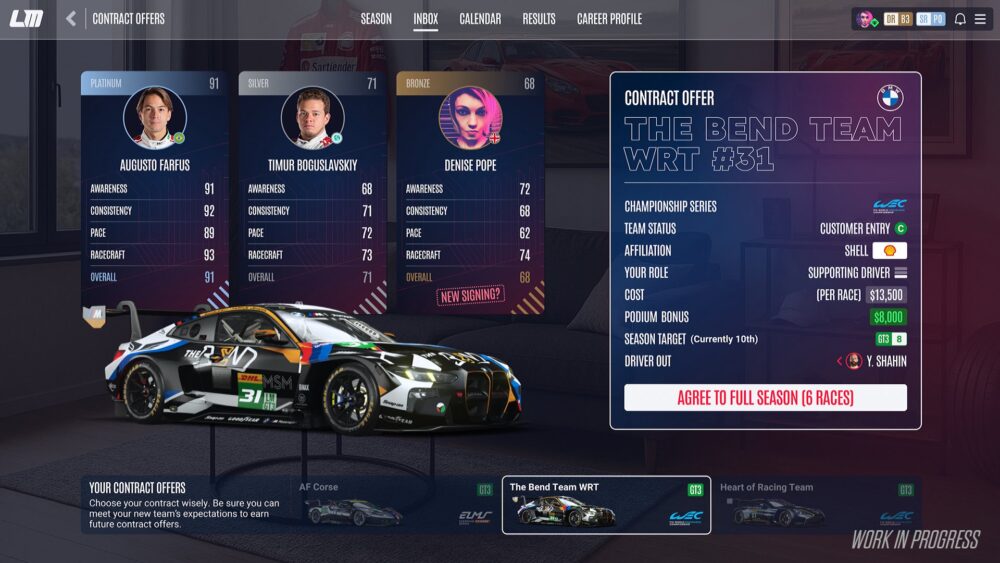1000x563 pixels.
Task: Agree to full season (6 races)
Action: click(765, 398)
